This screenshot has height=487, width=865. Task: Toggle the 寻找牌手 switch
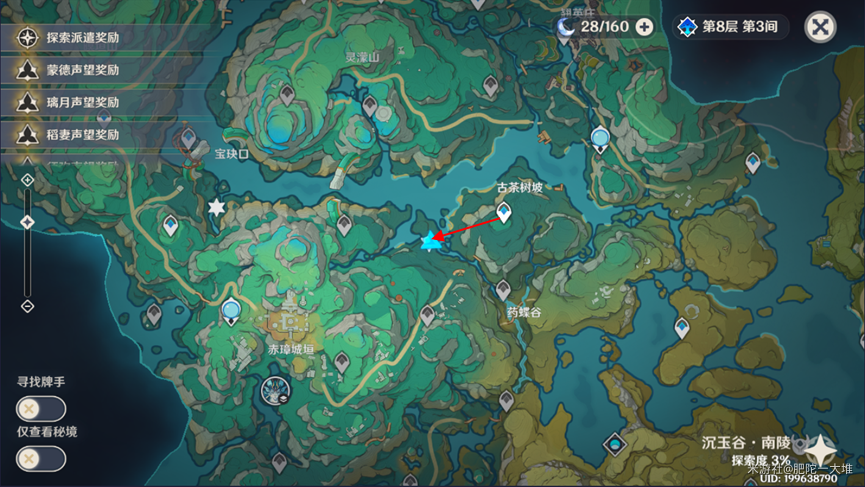[41, 408]
